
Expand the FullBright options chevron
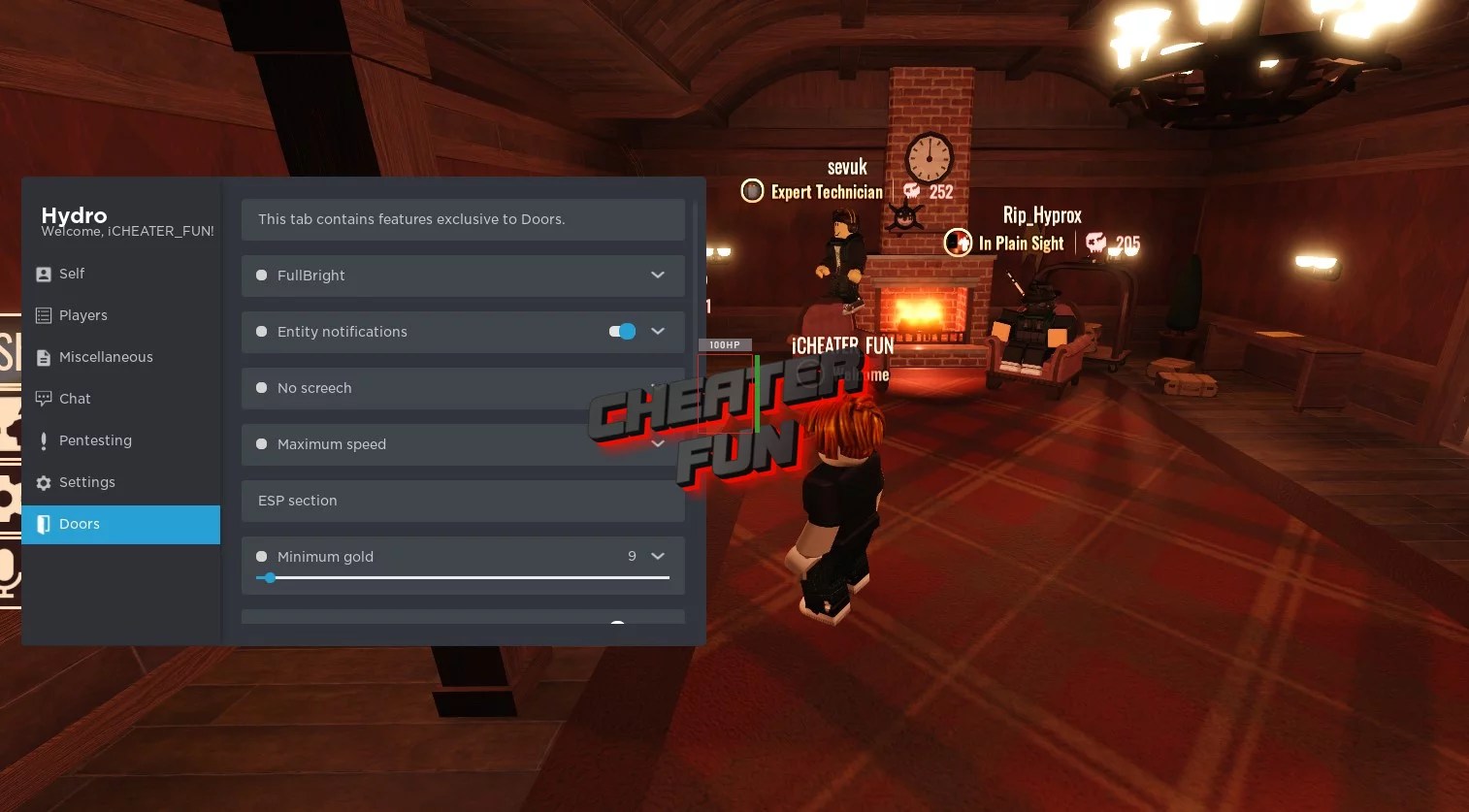coord(657,276)
